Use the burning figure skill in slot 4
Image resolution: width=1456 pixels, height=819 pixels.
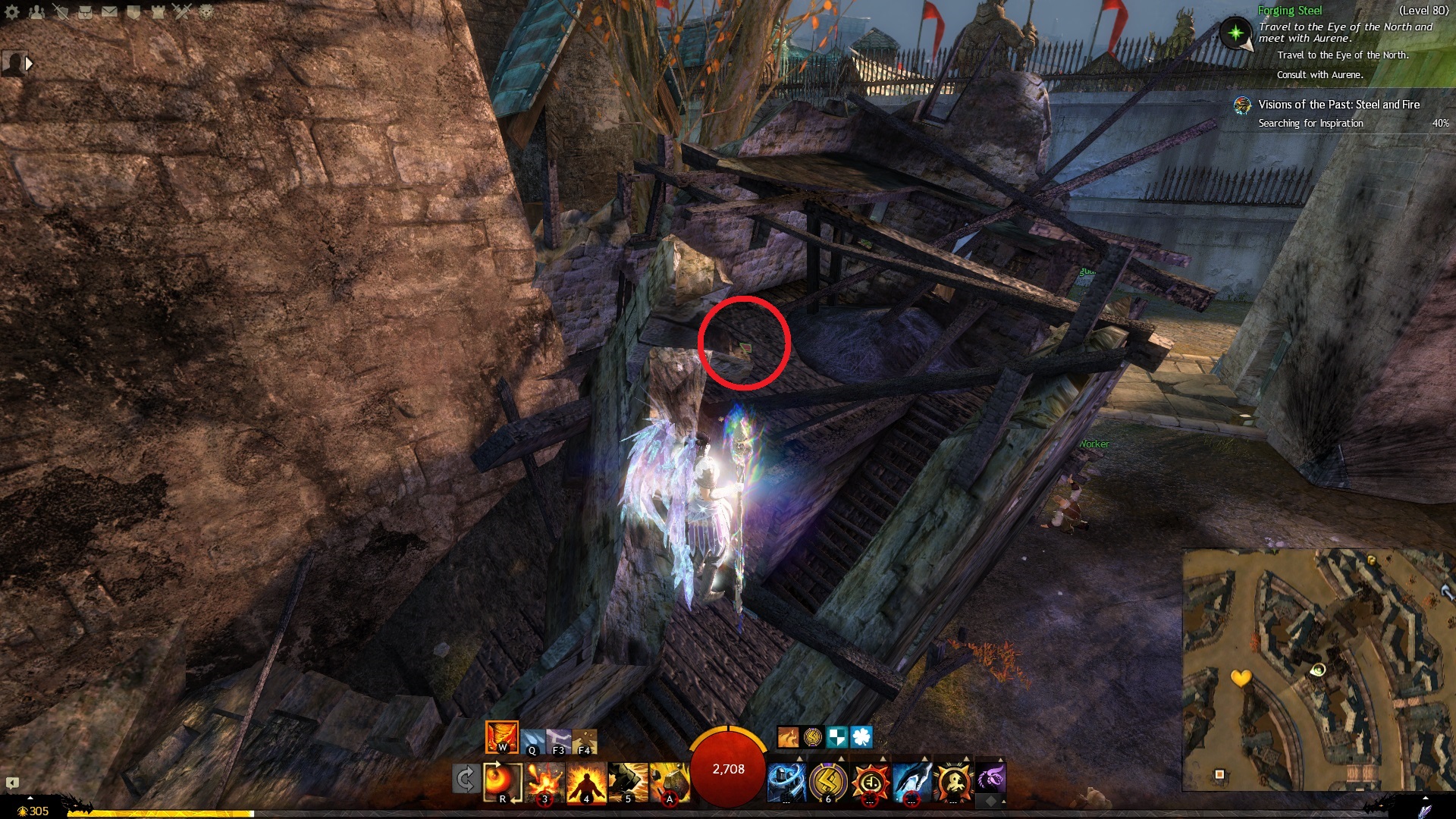(x=586, y=783)
